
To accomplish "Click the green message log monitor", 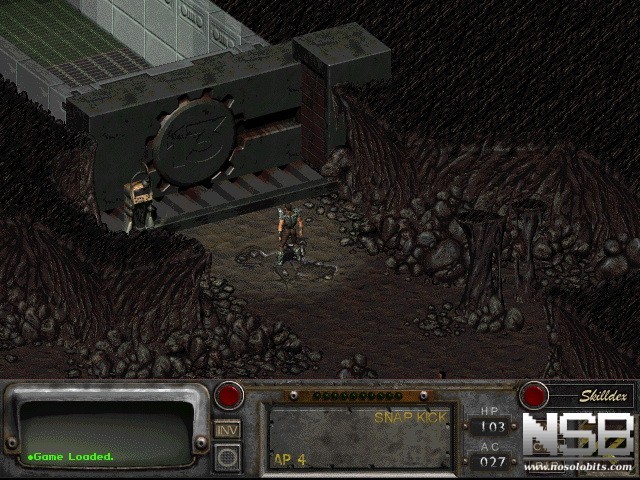I will pyautogui.click(x=105, y=432).
